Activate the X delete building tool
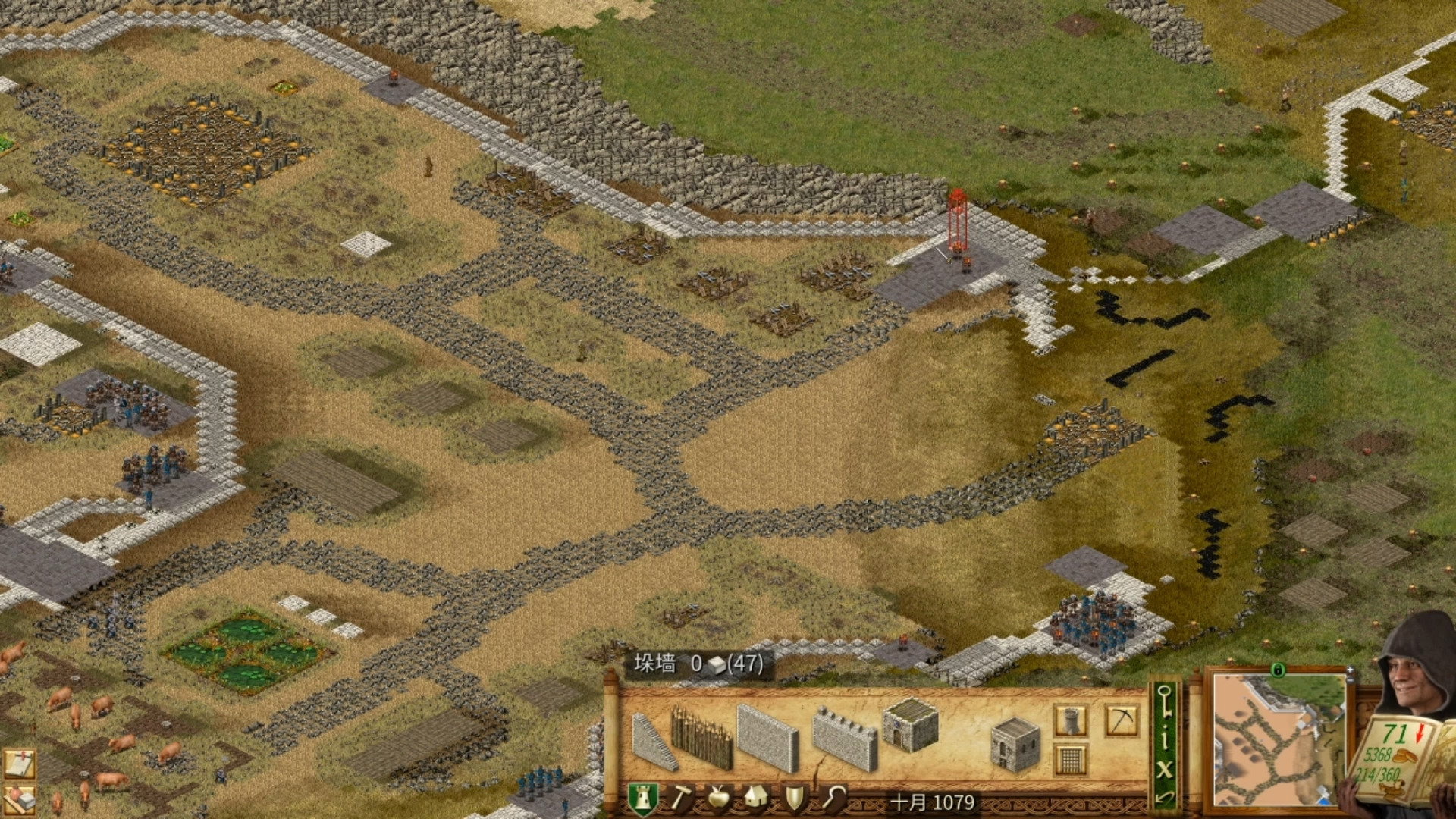The height and width of the screenshot is (819, 1456). [1165, 769]
